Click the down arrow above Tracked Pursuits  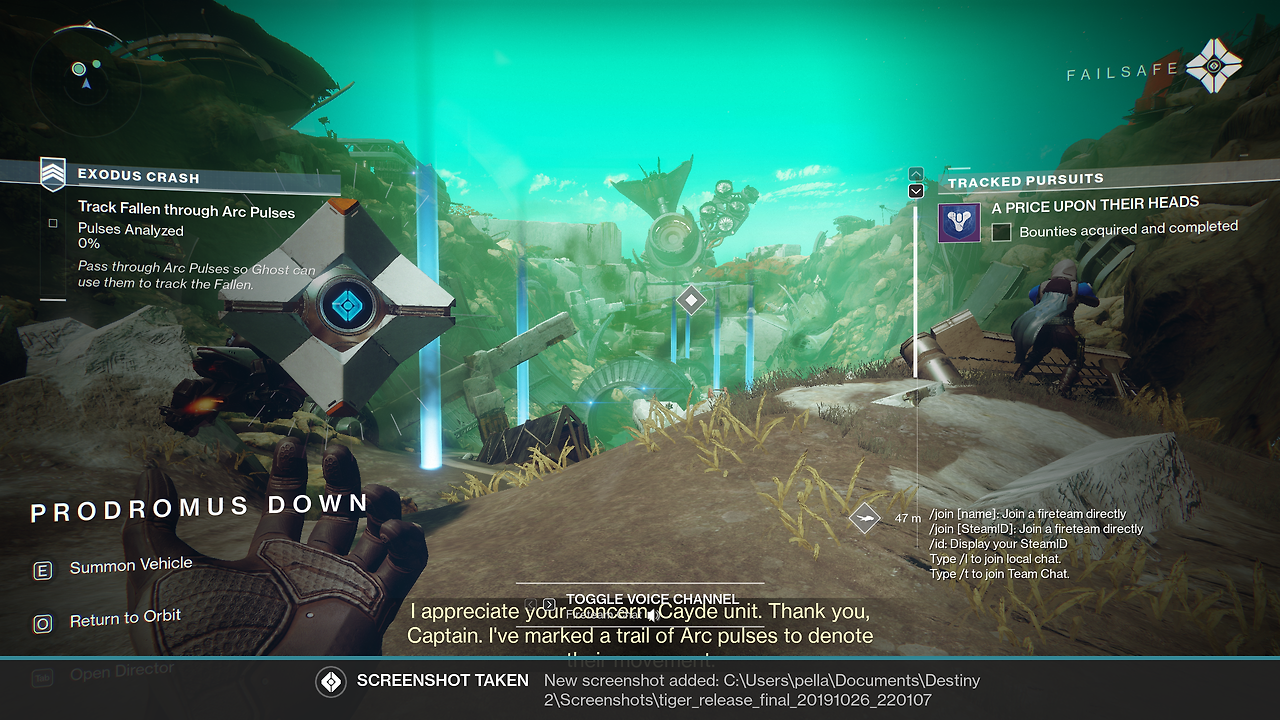[915, 191]
